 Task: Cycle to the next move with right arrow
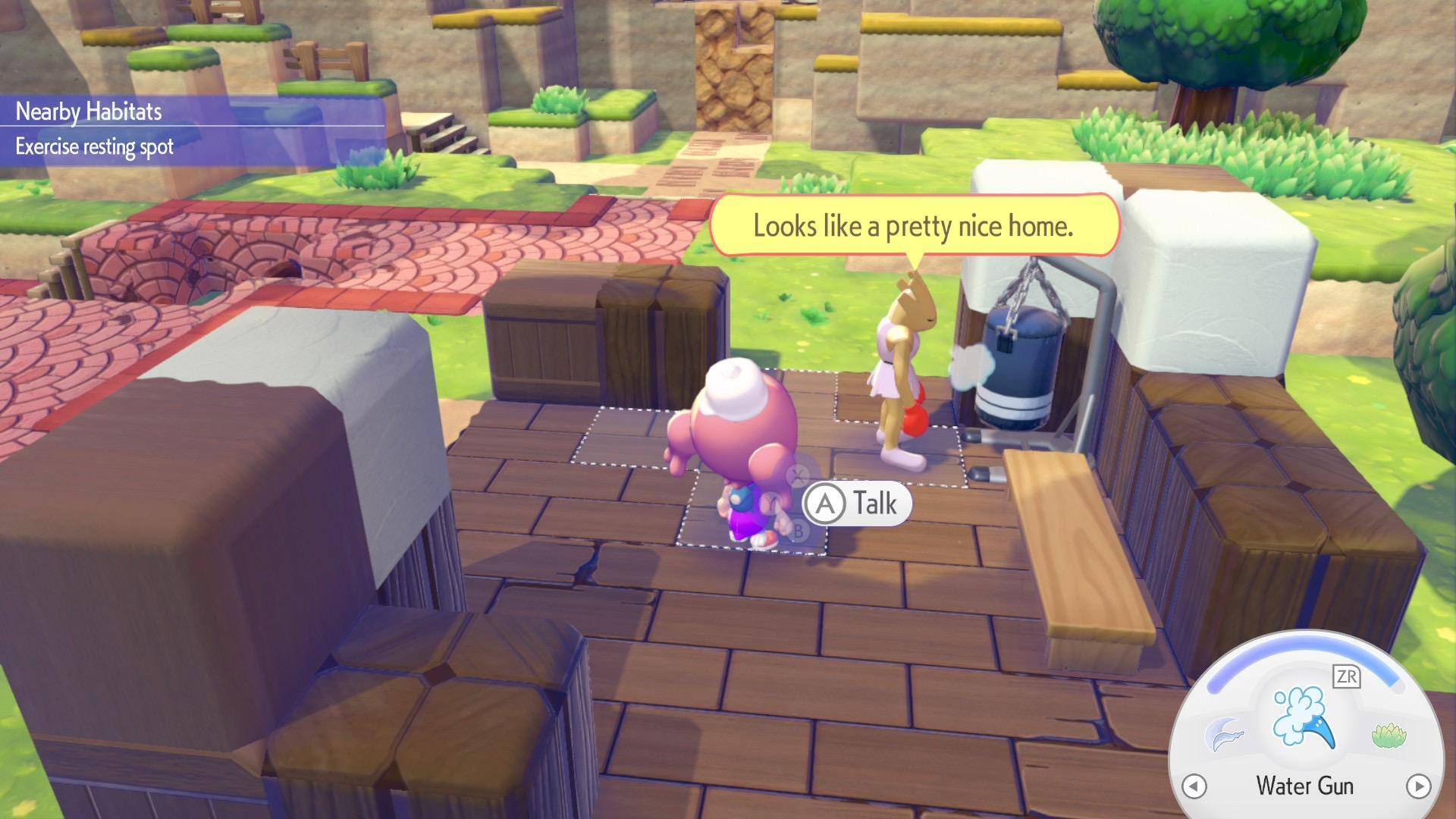pyautogui.click(x=1418, y=786)
